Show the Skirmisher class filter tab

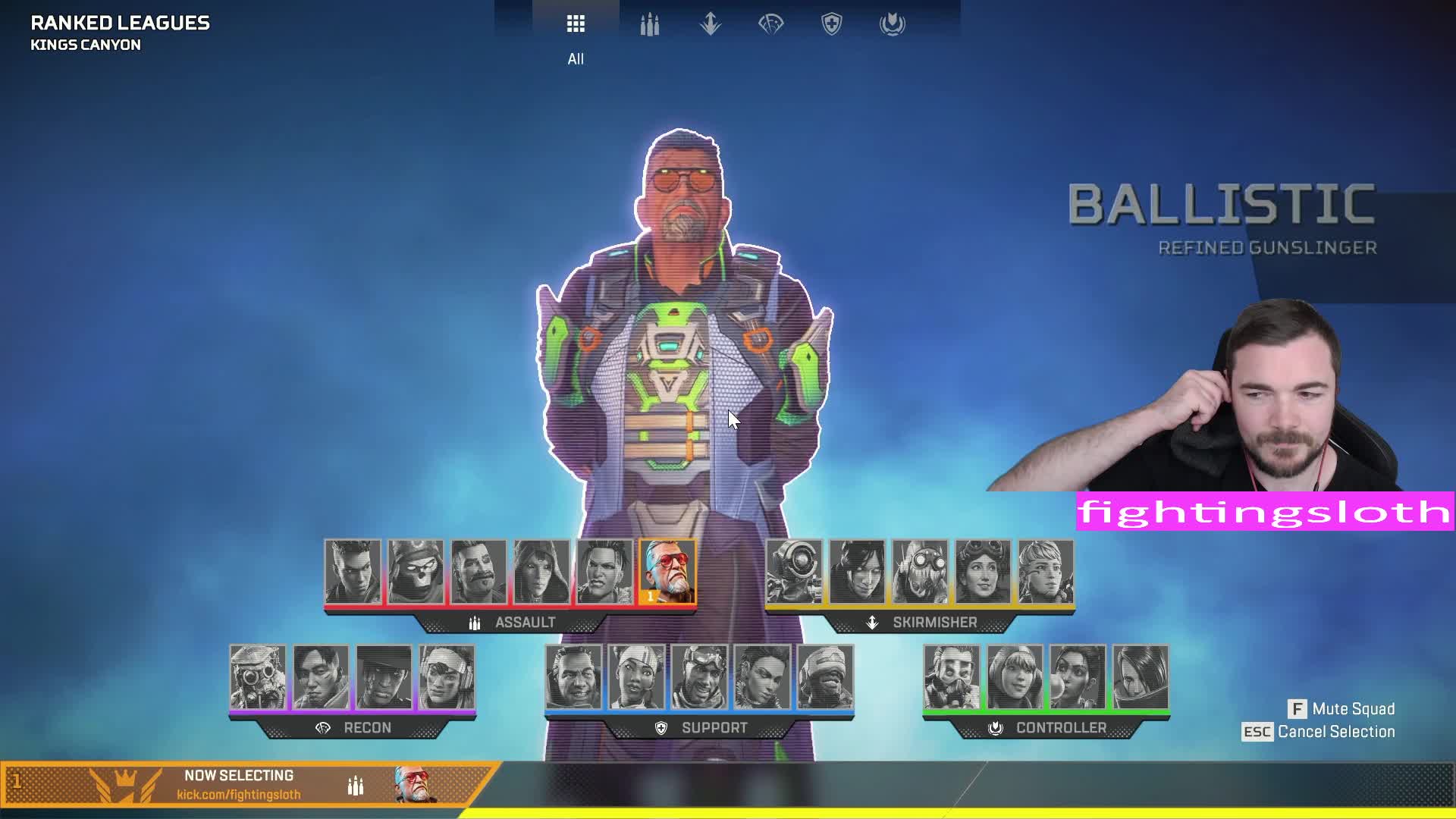click(710, 25)
